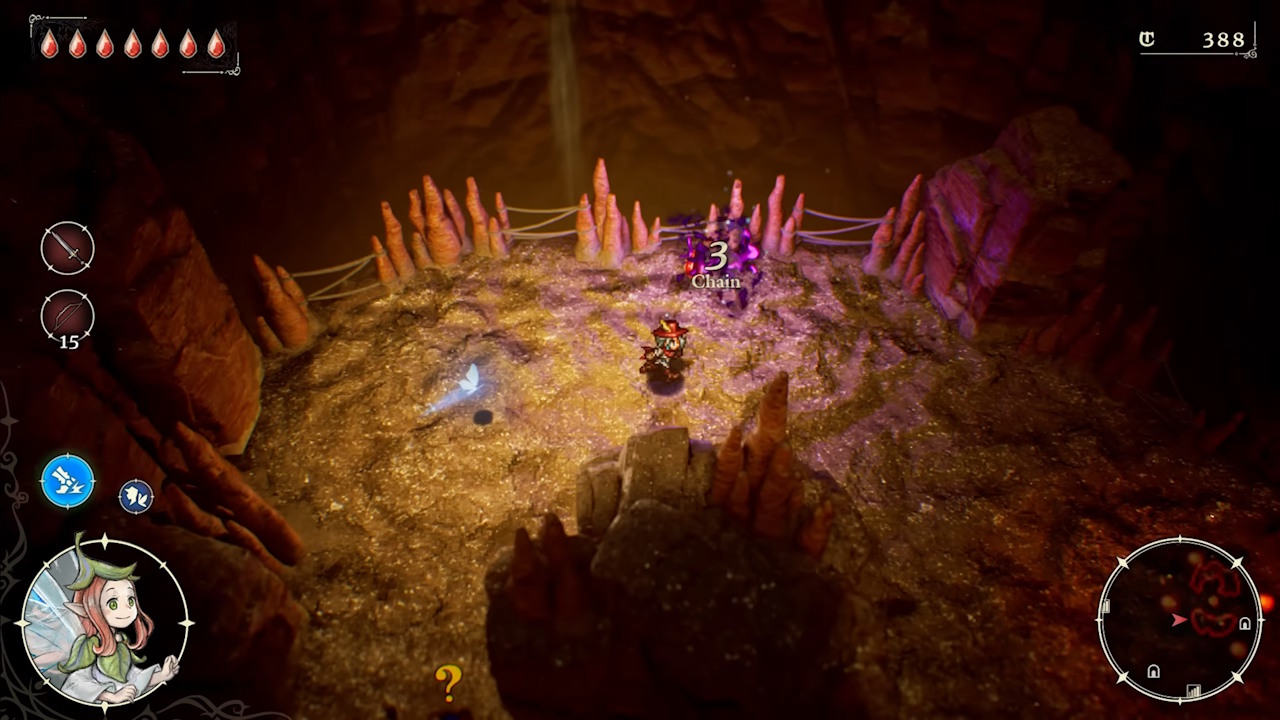1280x720 pixels.
Task: Choose the small dark-blue fairy skill icon
Action: 136,495
